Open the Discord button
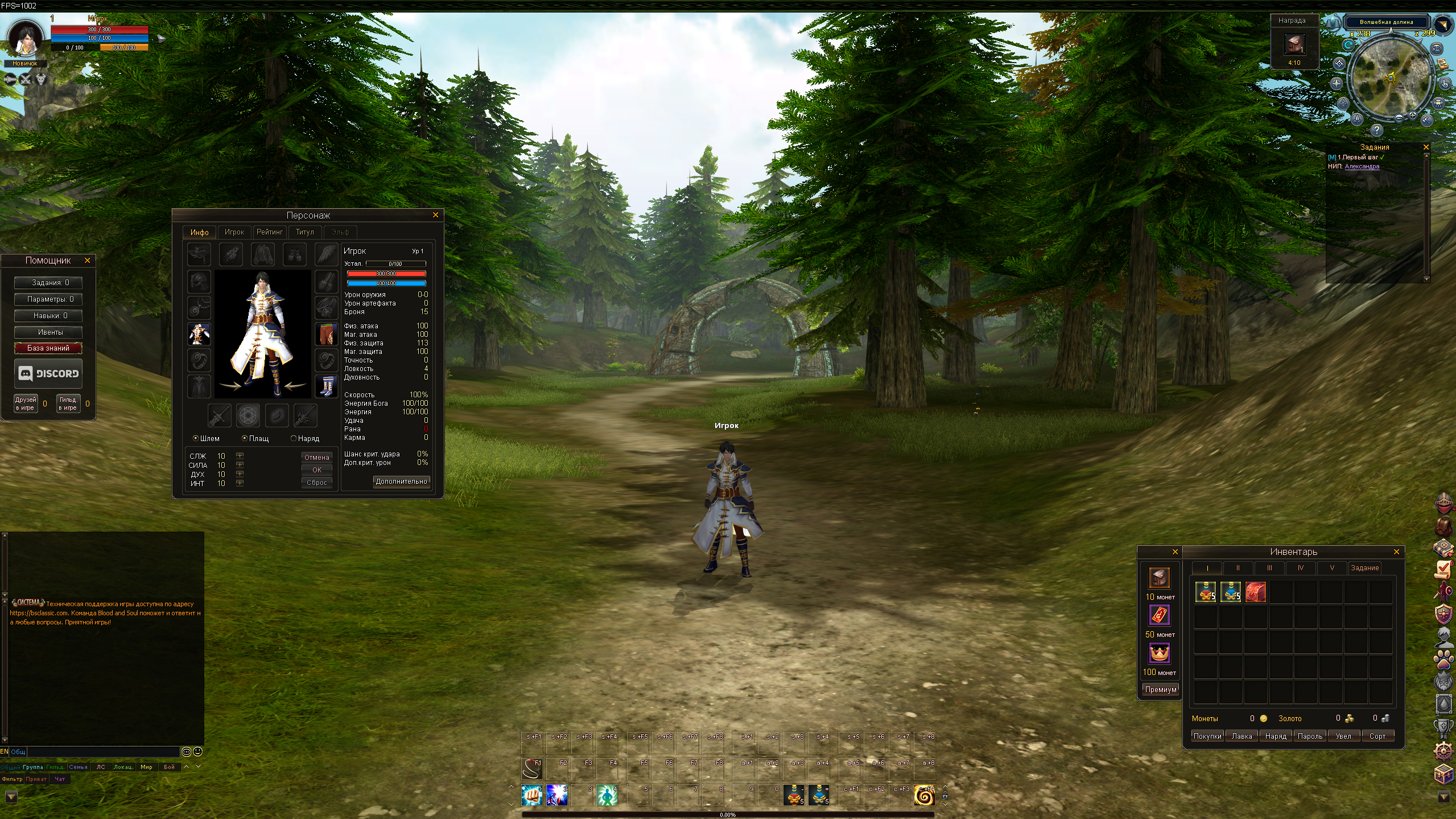Screen dimensions: 1456x819 (48, 373)
